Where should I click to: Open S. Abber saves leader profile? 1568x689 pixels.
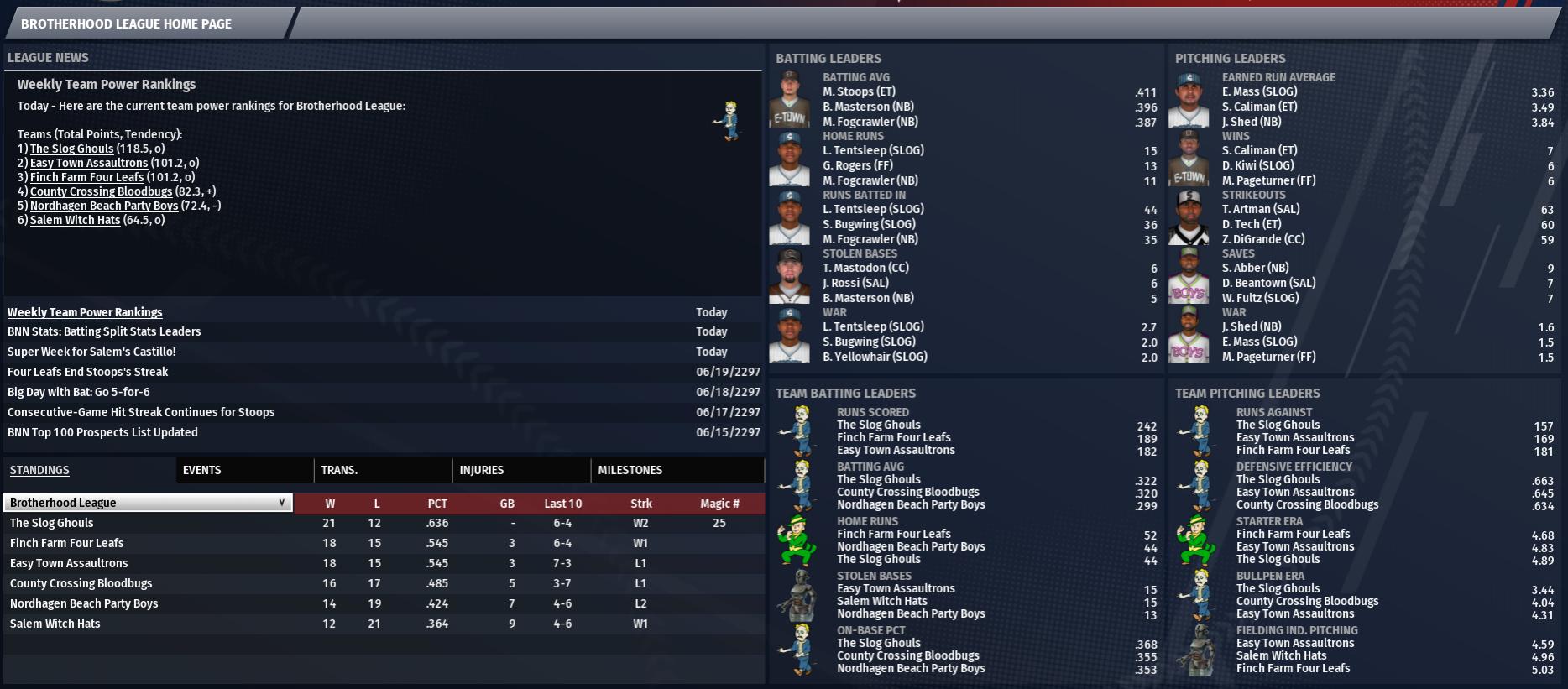pos(1255,268)
